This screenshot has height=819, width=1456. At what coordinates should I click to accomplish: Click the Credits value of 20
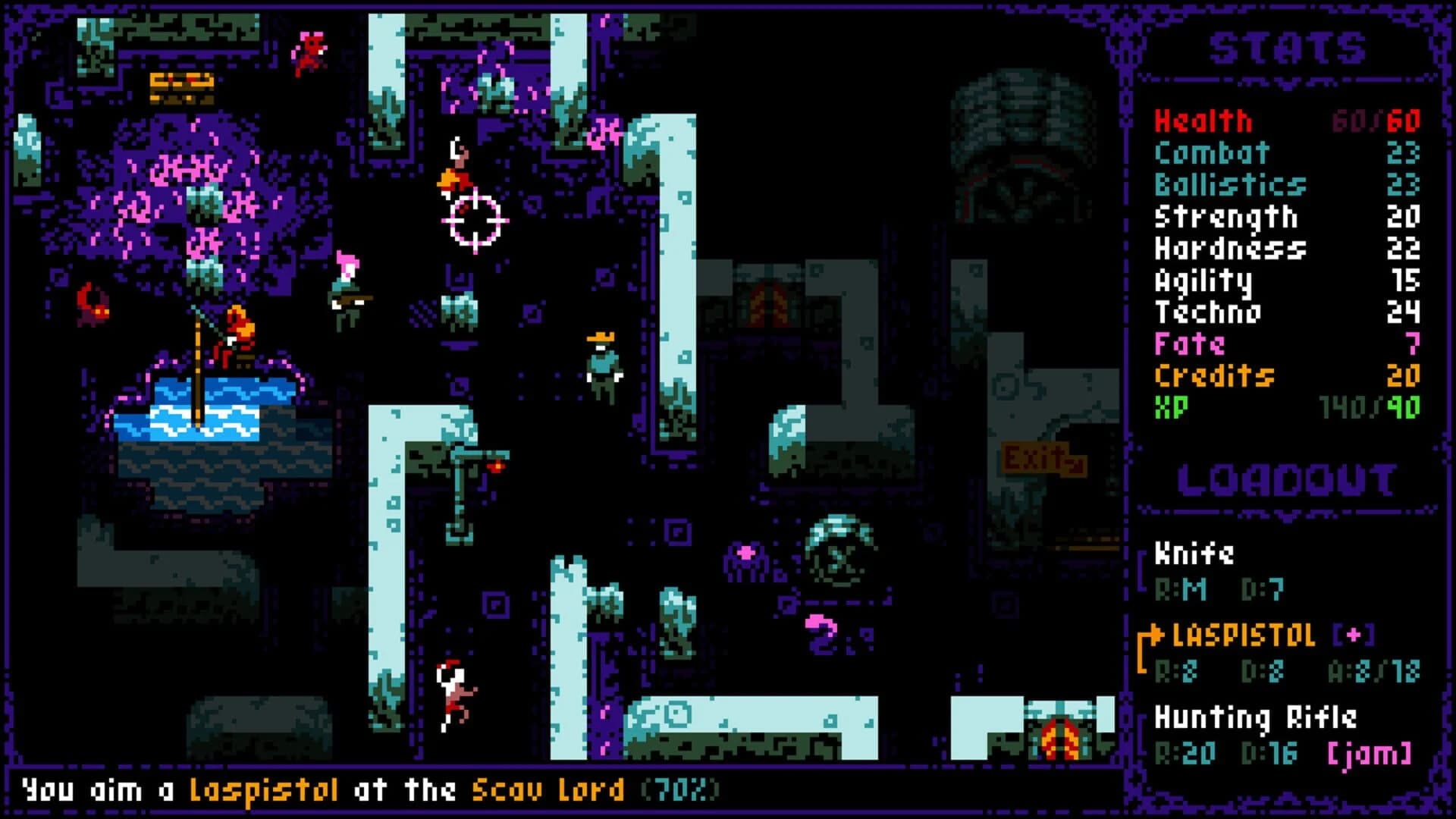click(1402, 374)
